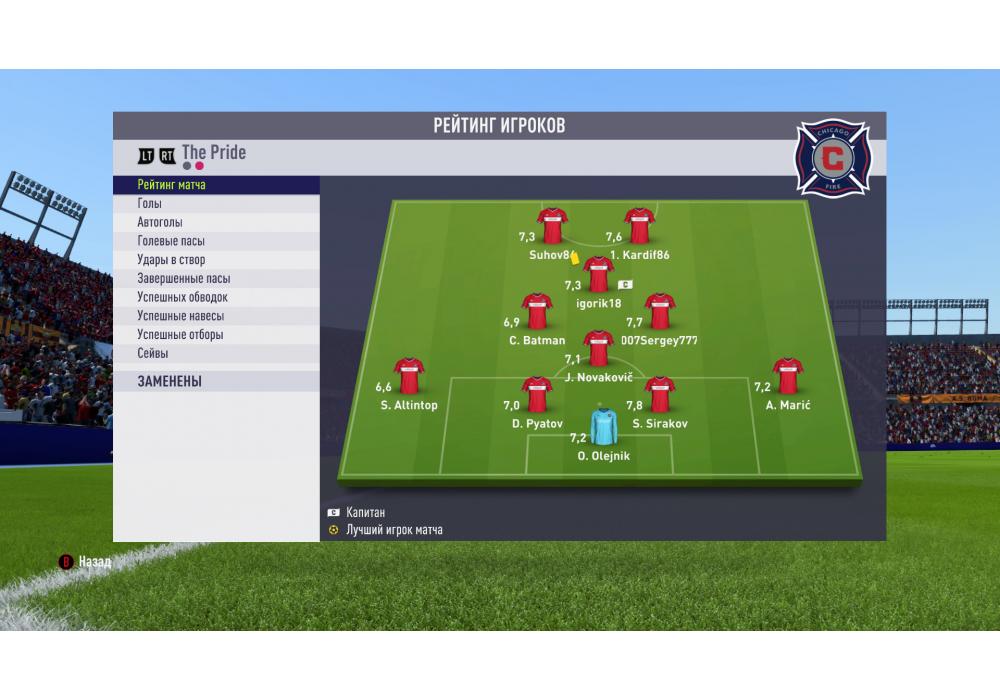Select D. Pyatov on the formation

(x=538, y=394)
